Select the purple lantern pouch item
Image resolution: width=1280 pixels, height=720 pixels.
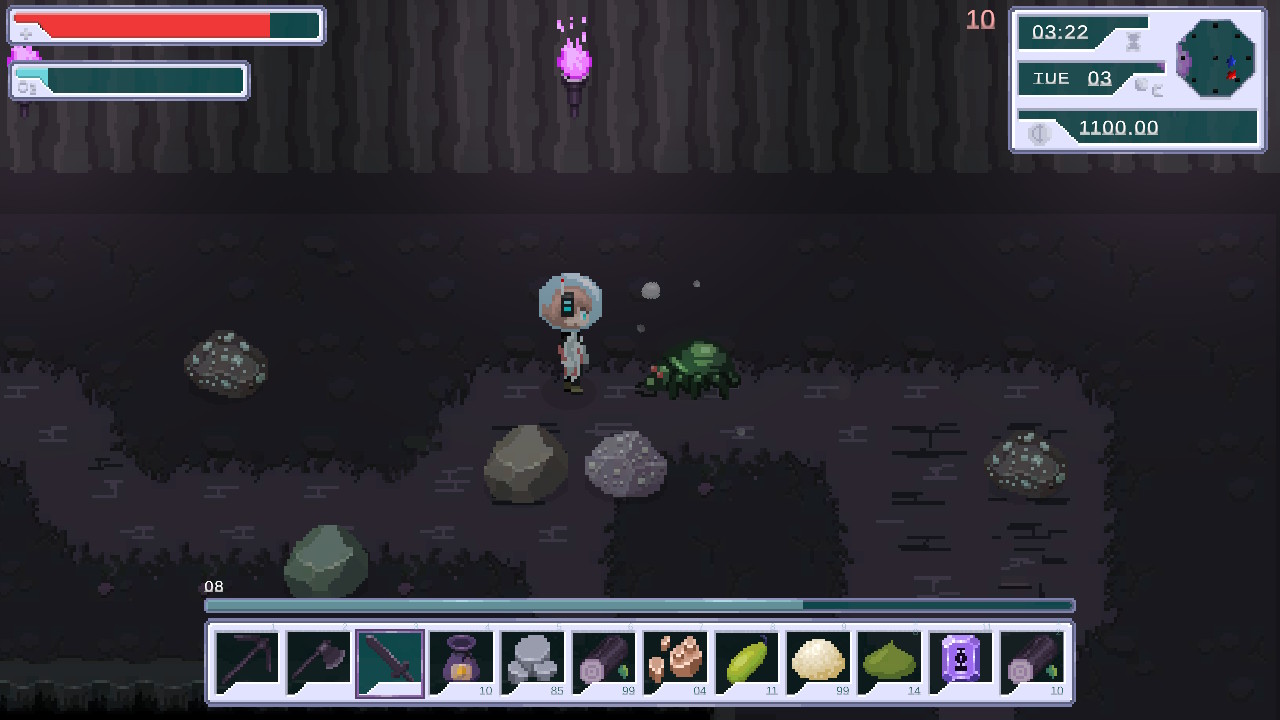click(461, 660)
